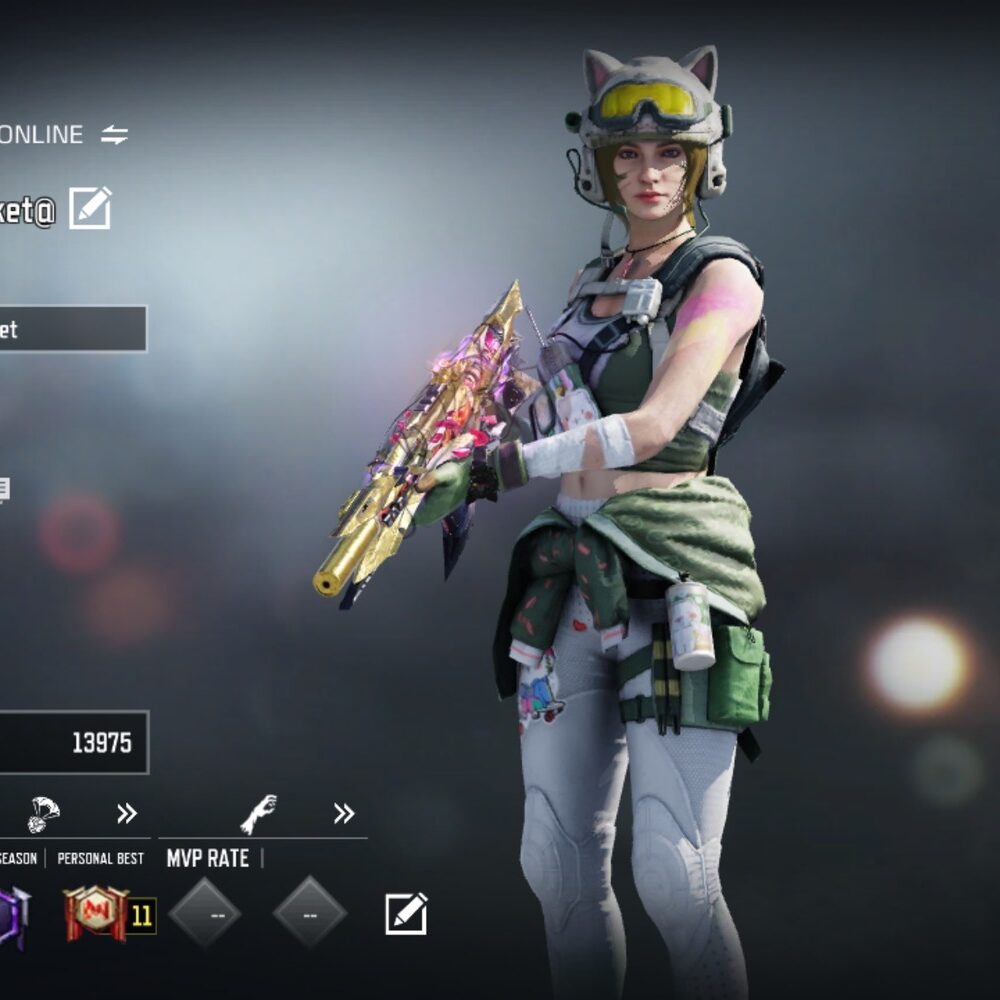
Task: Open the zombie hand mode stats
Action: click(x=258, y=814)
